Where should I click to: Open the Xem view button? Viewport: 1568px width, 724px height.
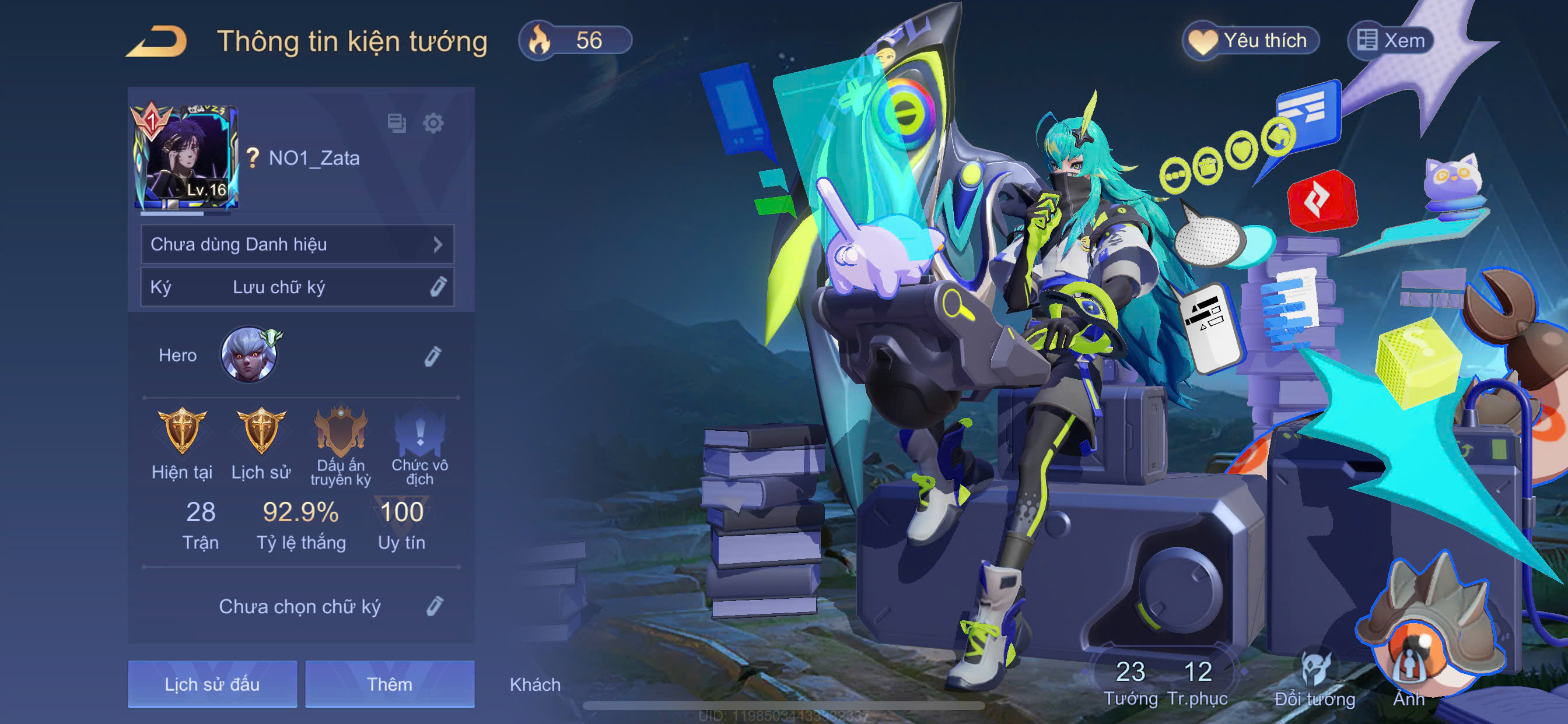click(1390, 41)
